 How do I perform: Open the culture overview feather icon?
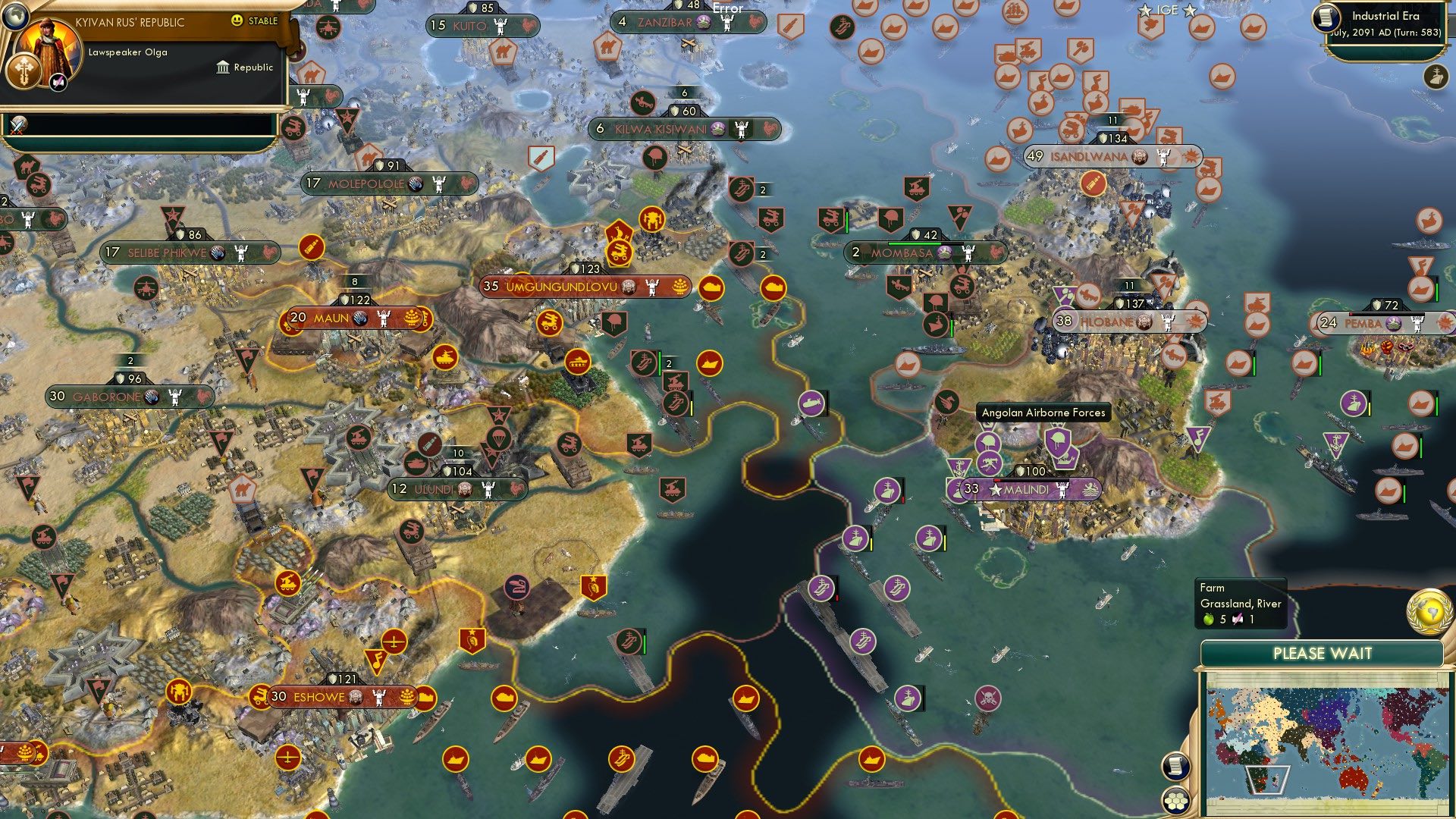(x=58, y=81)
